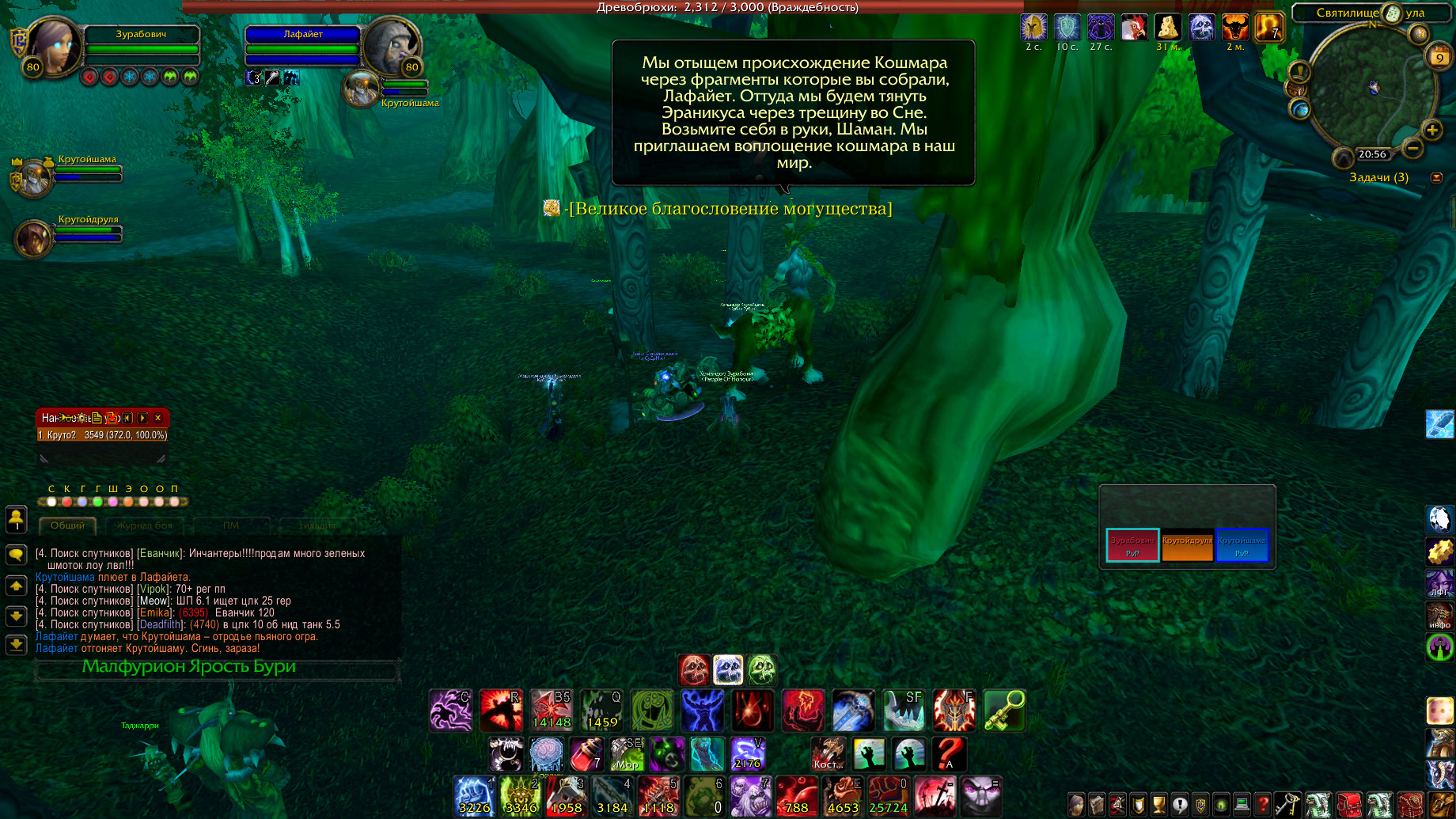Image resolution: width=1456 pixels, height=819 pixels.
Task: Zoom in the minimap with plus button
Action: pos(1431,130)
